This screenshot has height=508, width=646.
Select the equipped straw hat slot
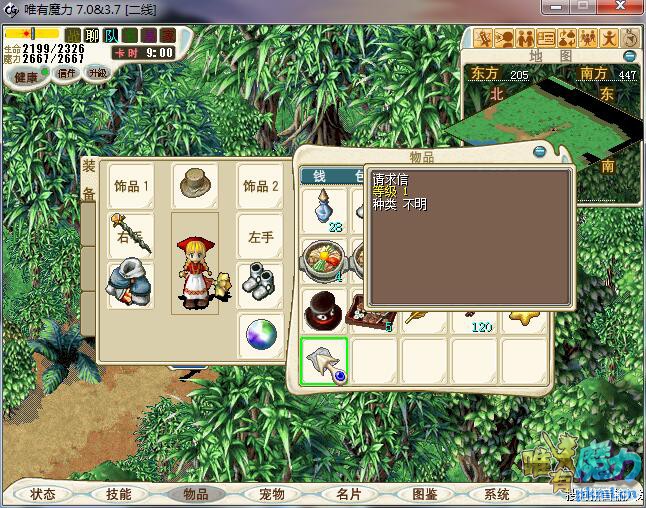coord(194,185)
